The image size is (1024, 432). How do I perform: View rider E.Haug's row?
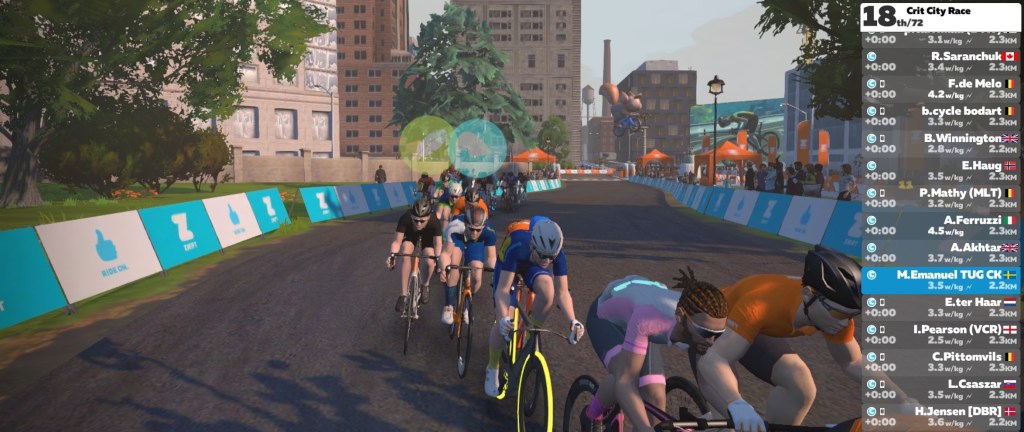940,171
